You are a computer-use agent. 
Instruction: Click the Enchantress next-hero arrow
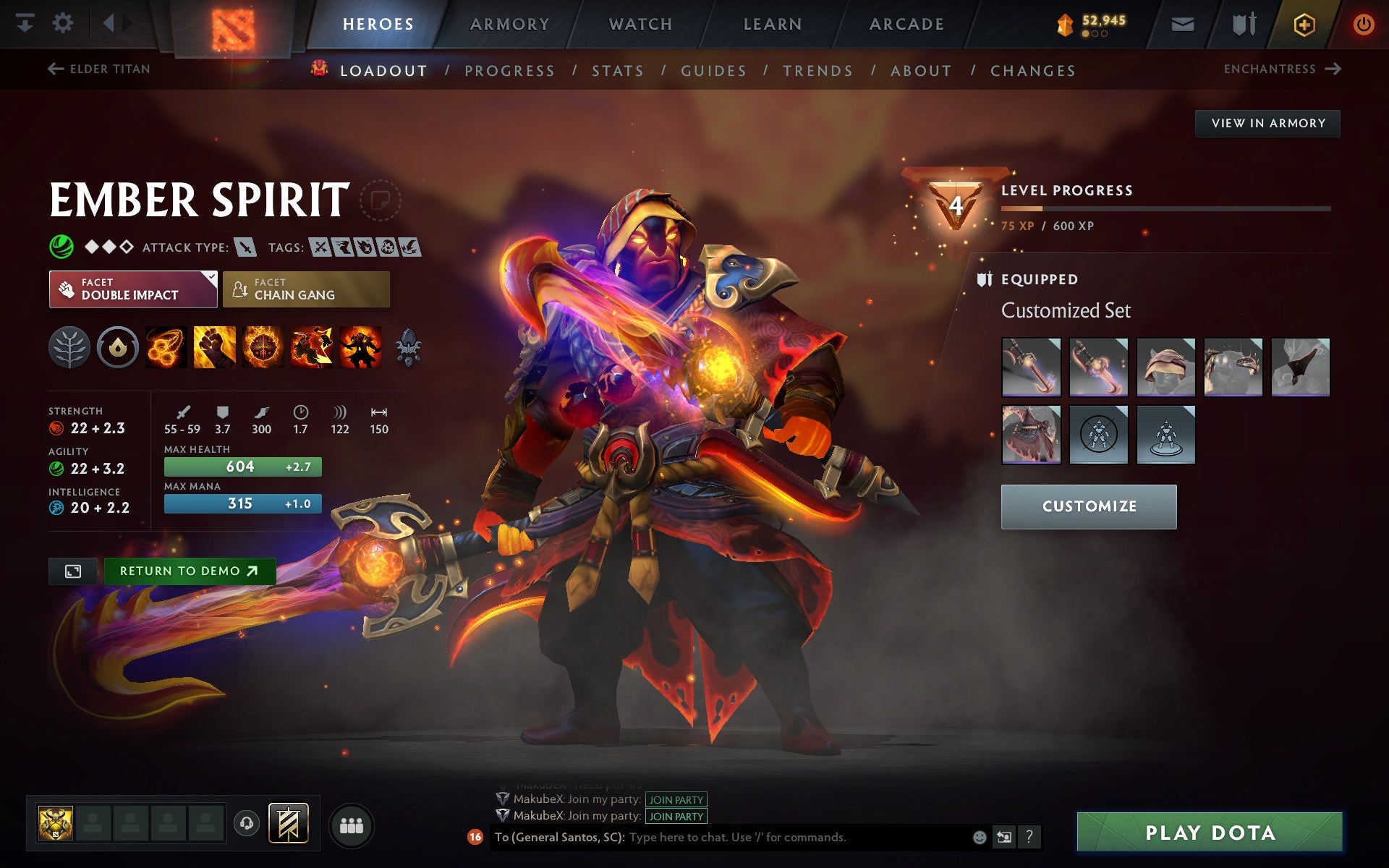1333,69
